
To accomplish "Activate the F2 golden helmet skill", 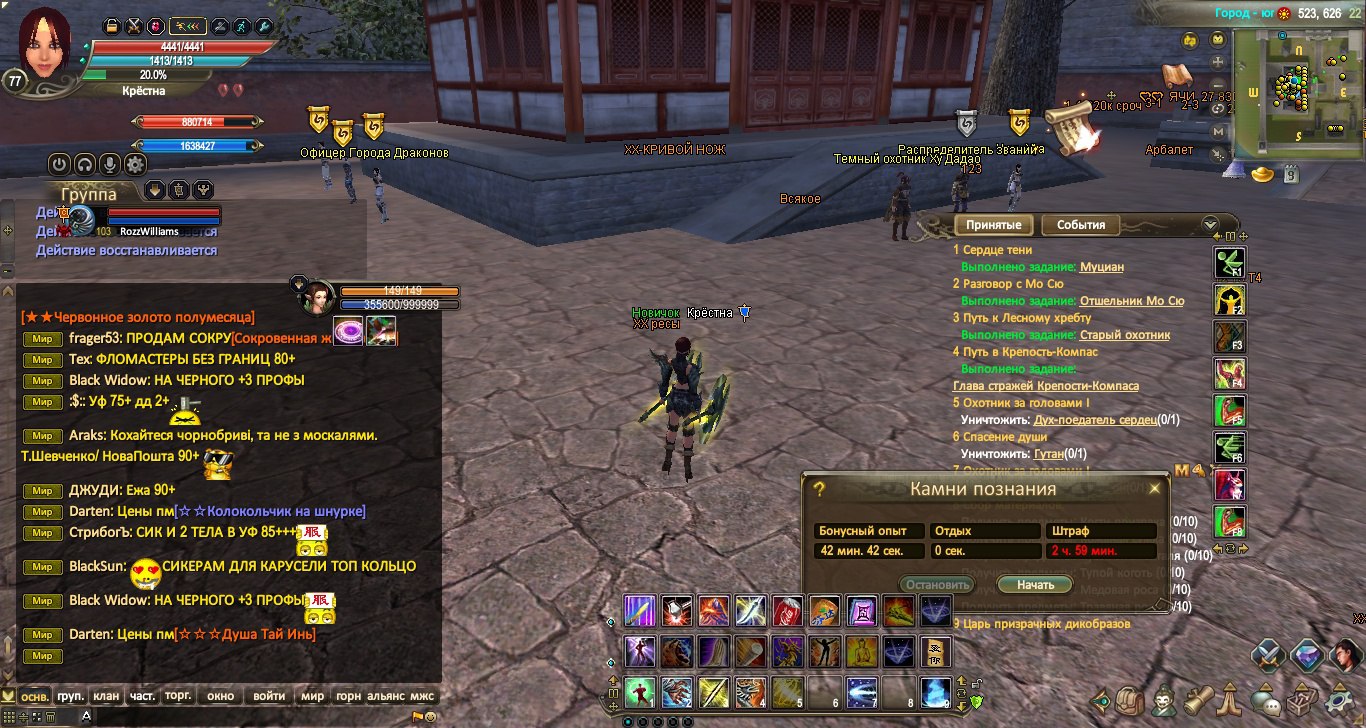I will [1228, 299].
